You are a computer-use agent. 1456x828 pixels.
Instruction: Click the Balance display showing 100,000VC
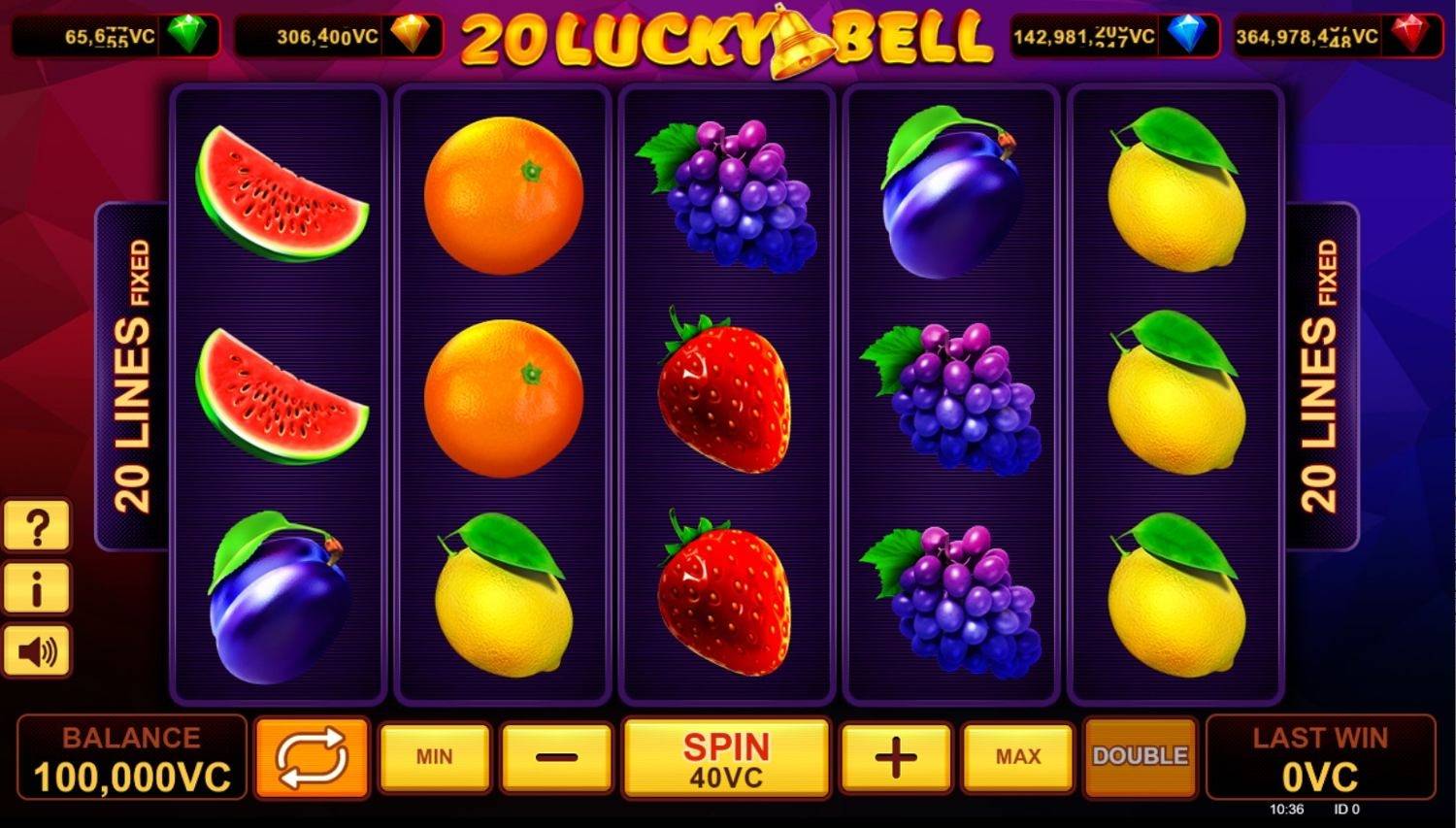point(131,760)
